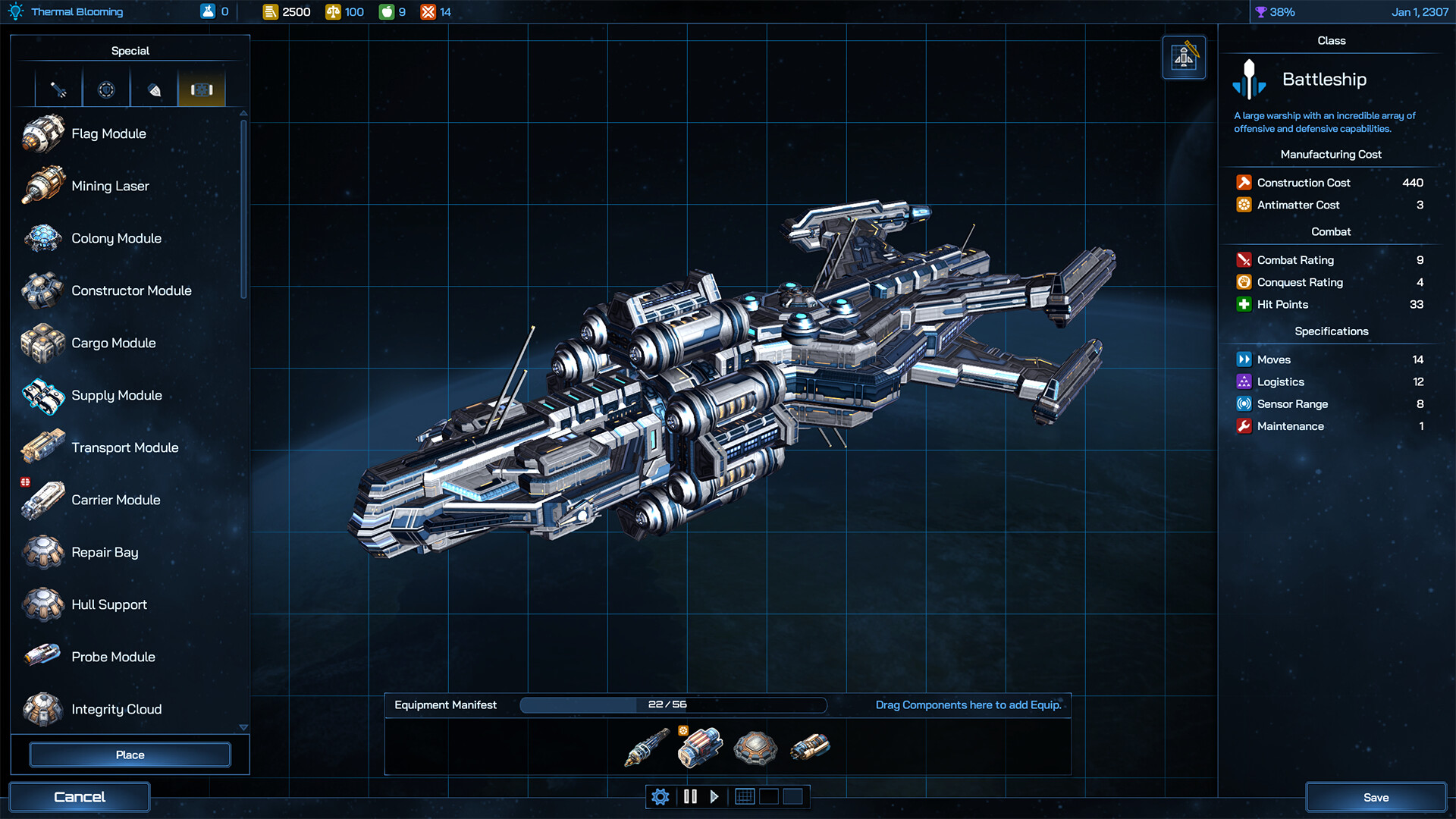Pick the Integrity Cloud component

coord(116,709)
